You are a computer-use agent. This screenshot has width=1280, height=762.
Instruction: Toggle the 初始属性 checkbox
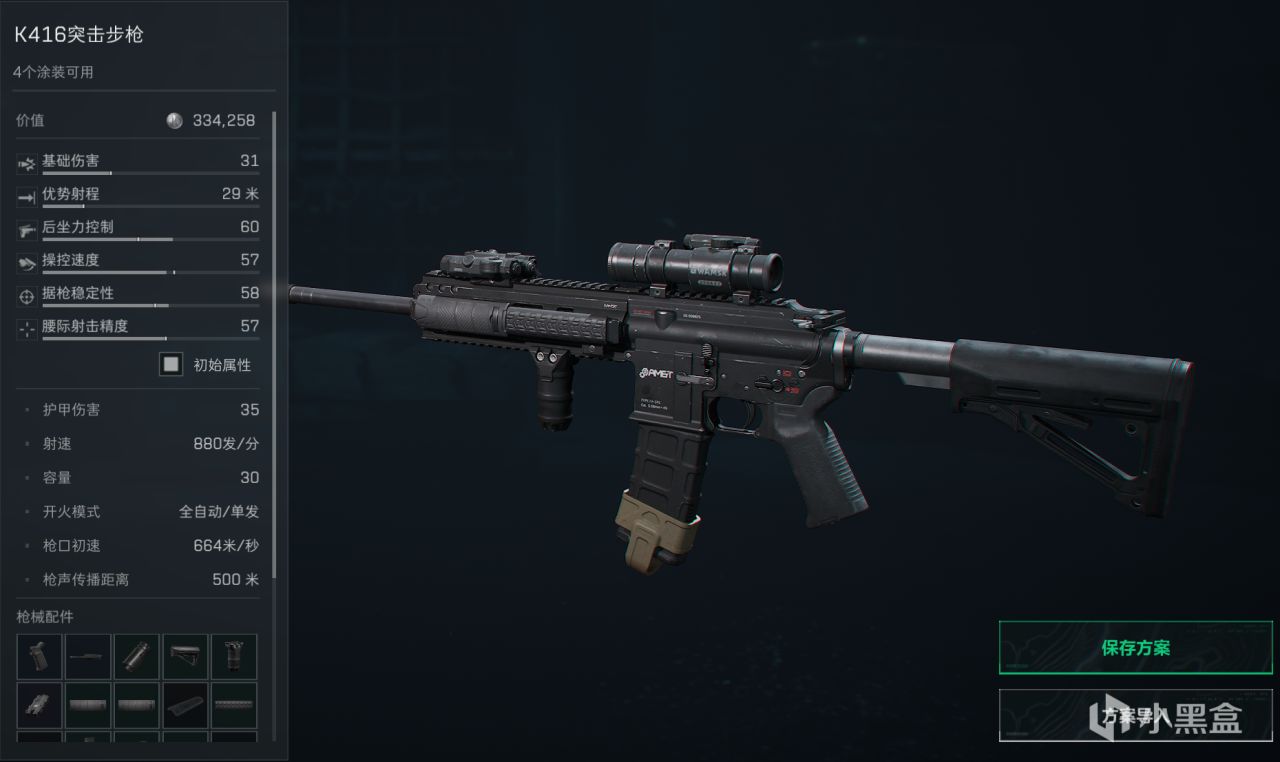pos(171,365)
